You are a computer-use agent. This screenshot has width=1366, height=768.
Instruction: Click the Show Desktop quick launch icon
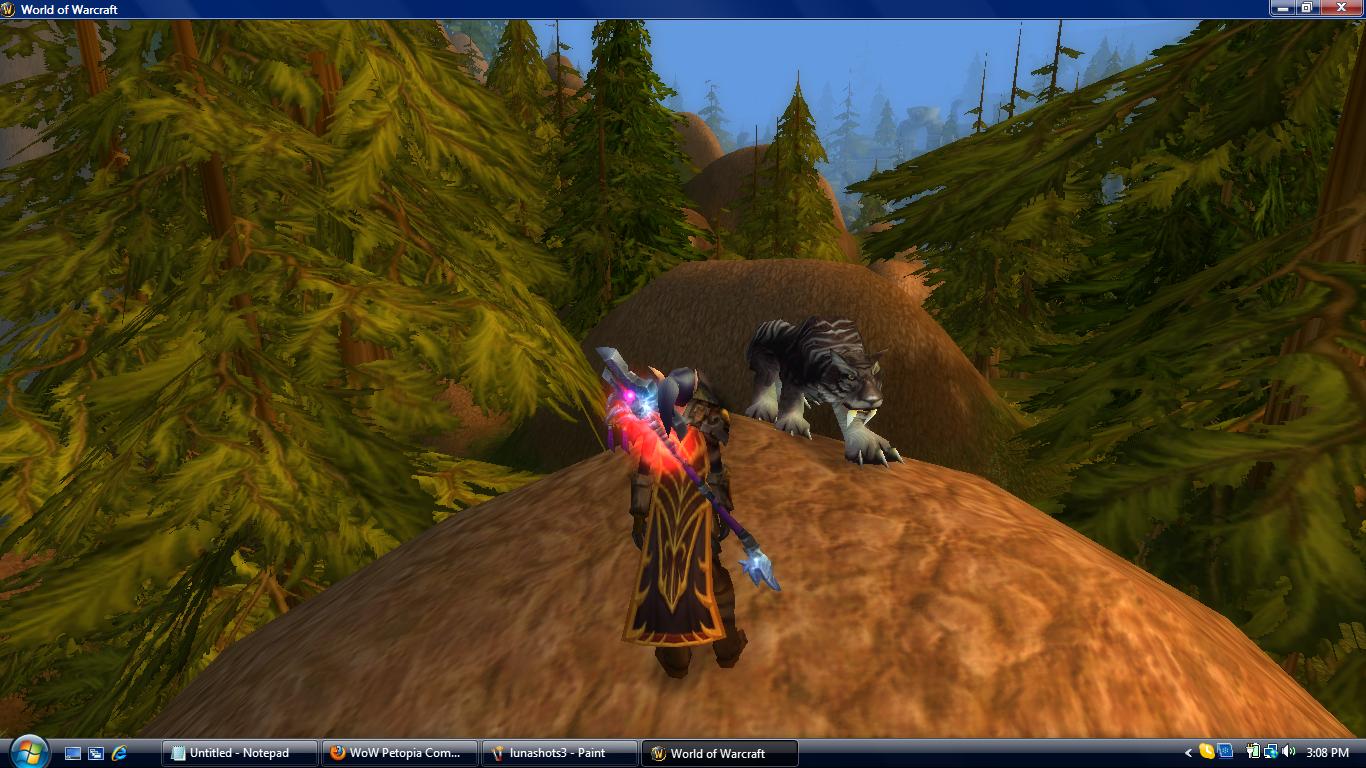click(x=72, y=753)
